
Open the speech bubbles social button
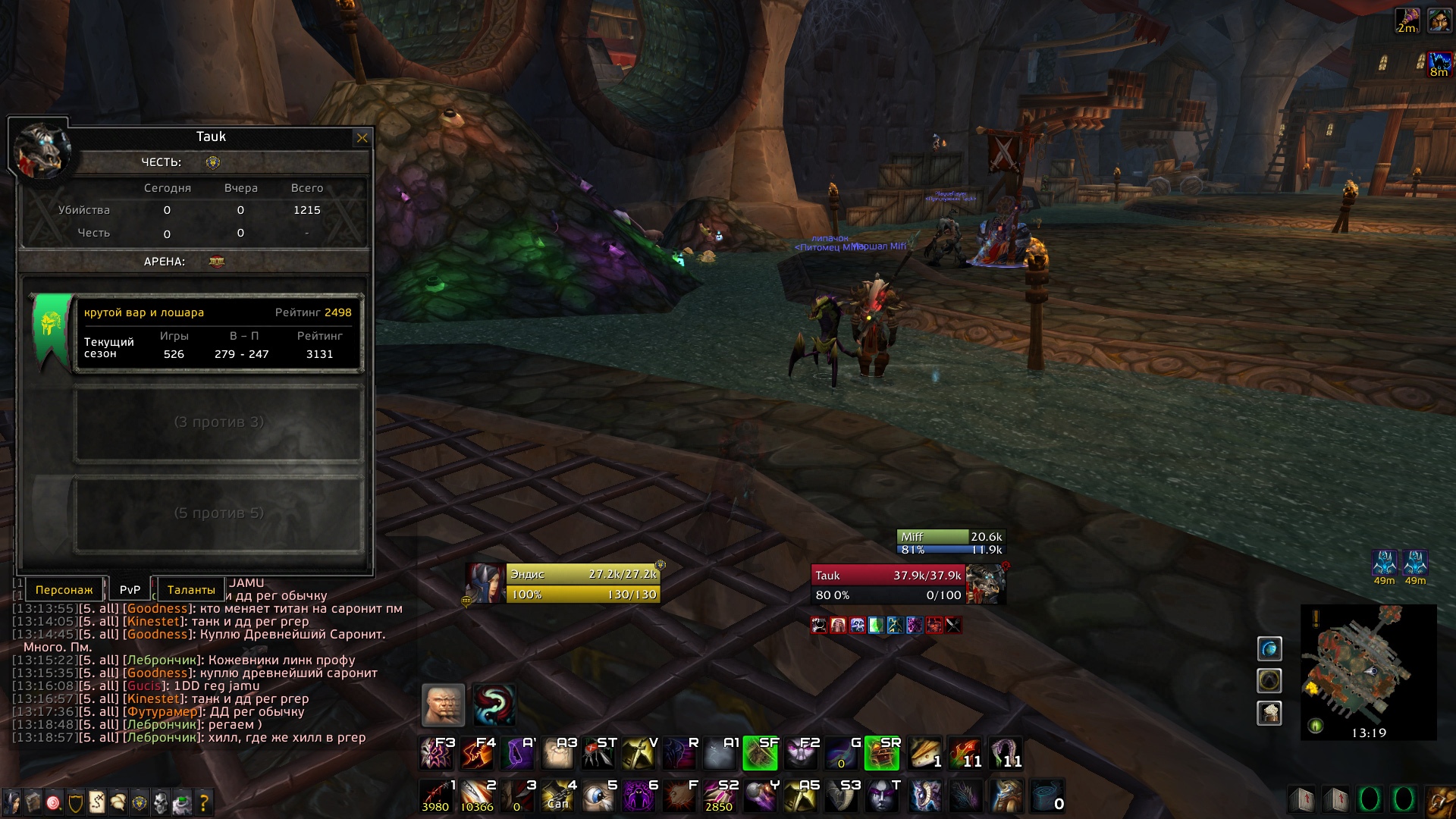point(118,802)
